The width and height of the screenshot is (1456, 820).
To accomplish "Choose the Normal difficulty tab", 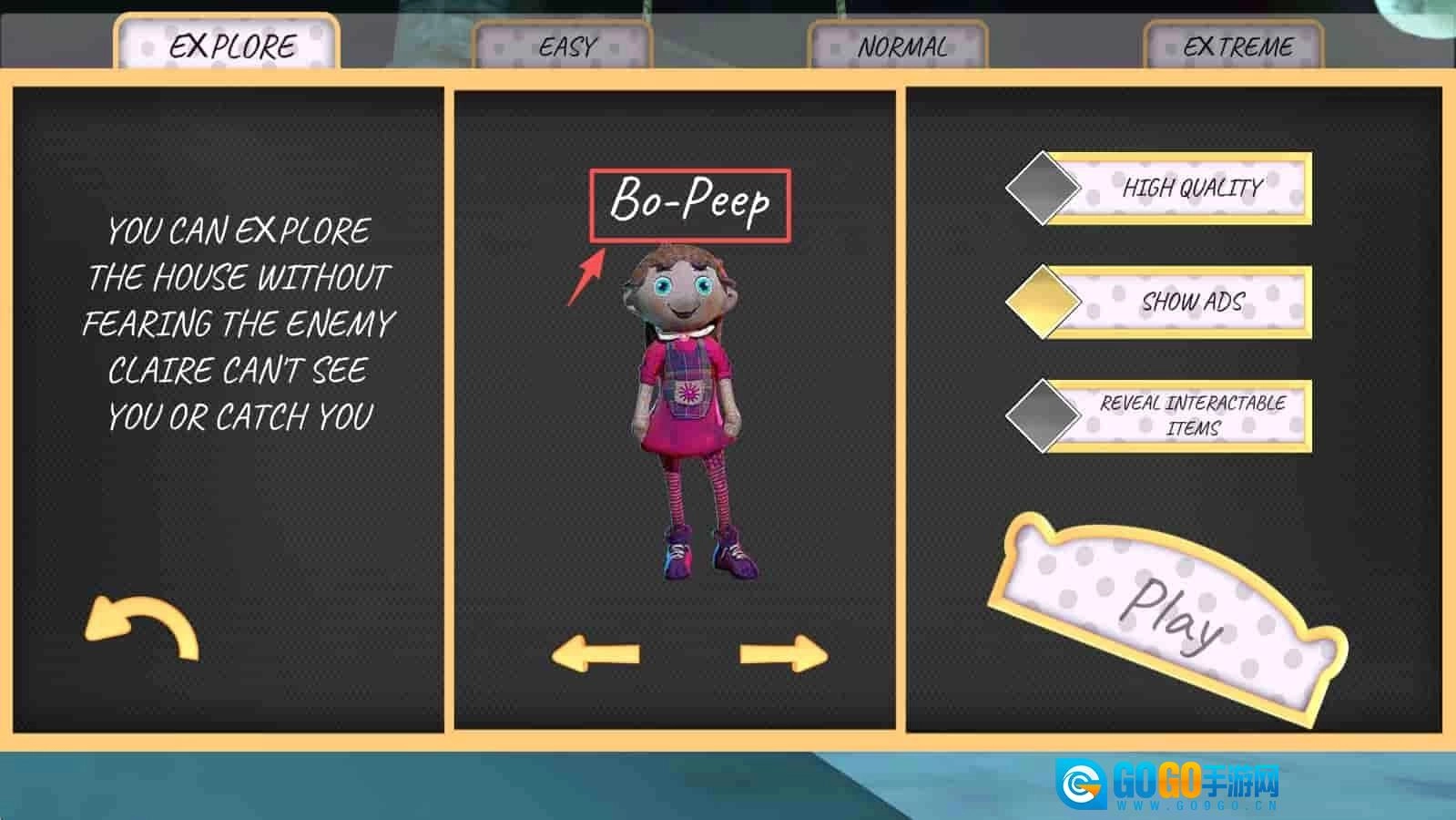I will [900, 46].
